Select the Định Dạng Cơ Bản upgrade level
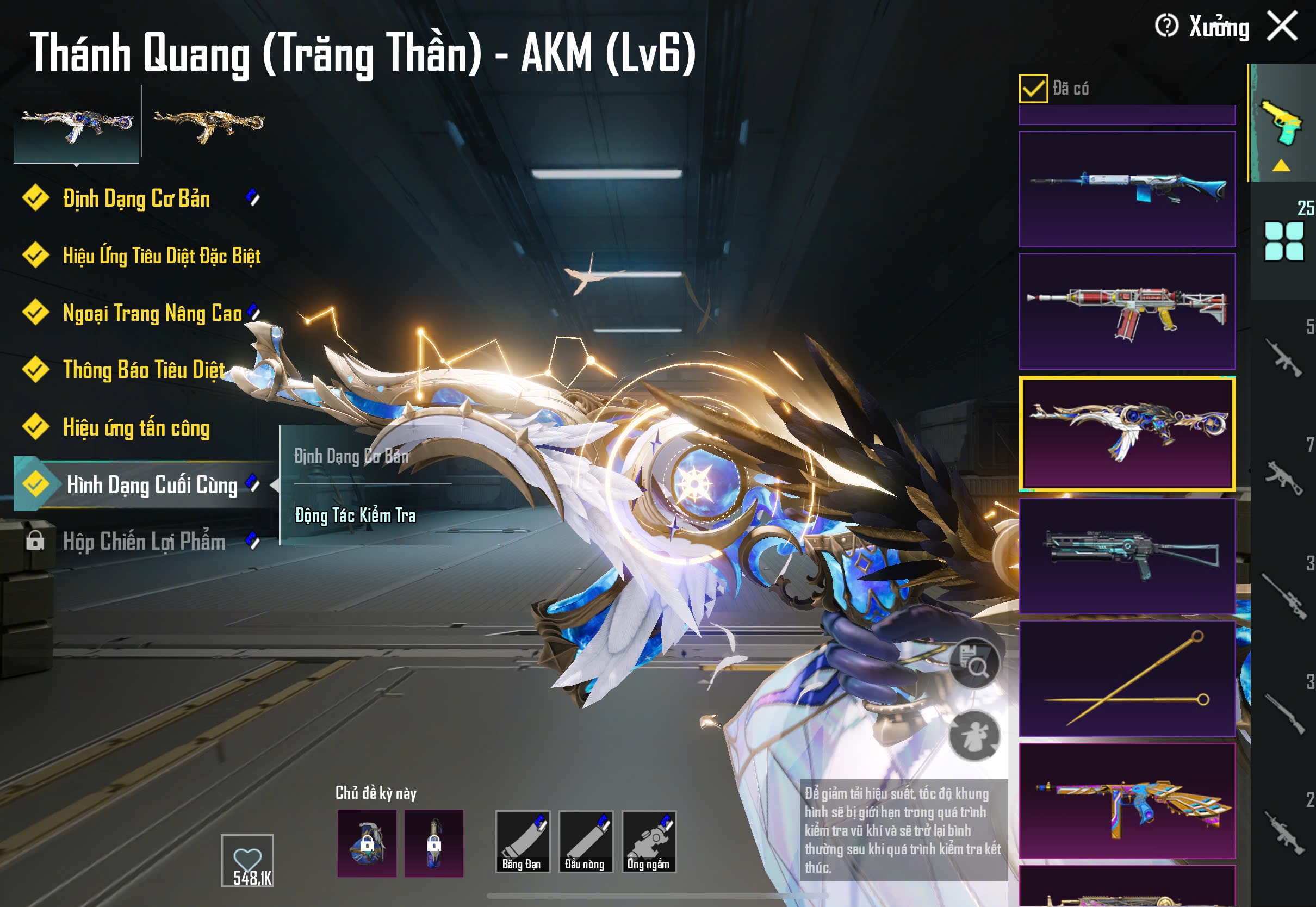 pyautogui.click(x=136, y=199)
